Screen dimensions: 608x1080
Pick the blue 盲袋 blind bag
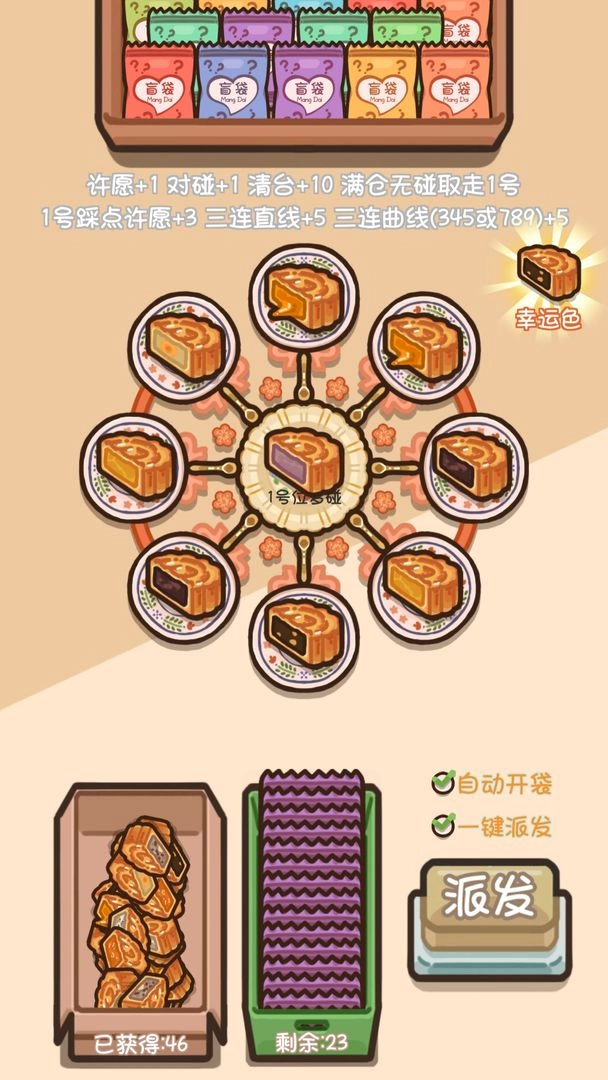tap(232, 85)
